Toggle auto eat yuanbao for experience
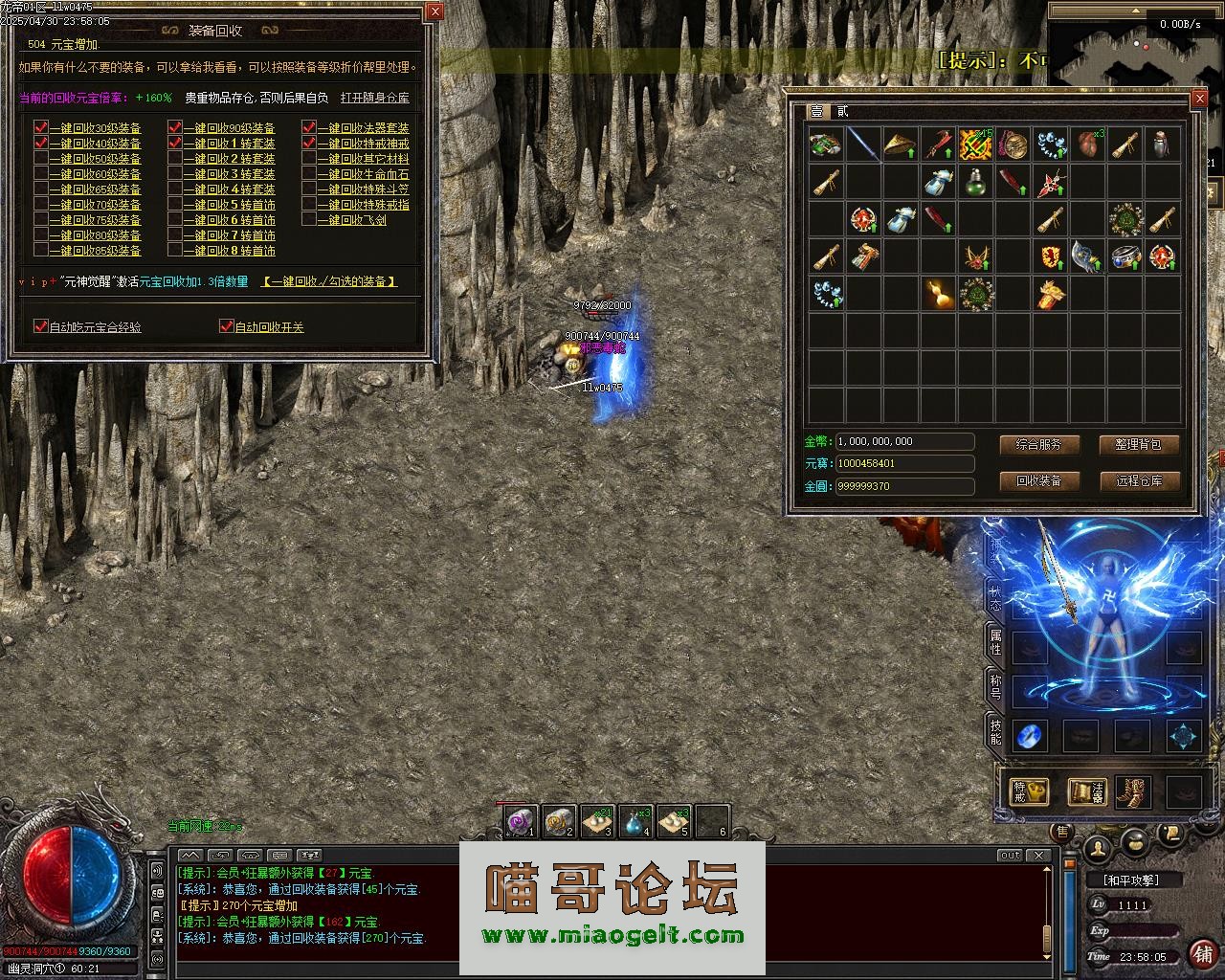1225x980 pixels. 41,326
